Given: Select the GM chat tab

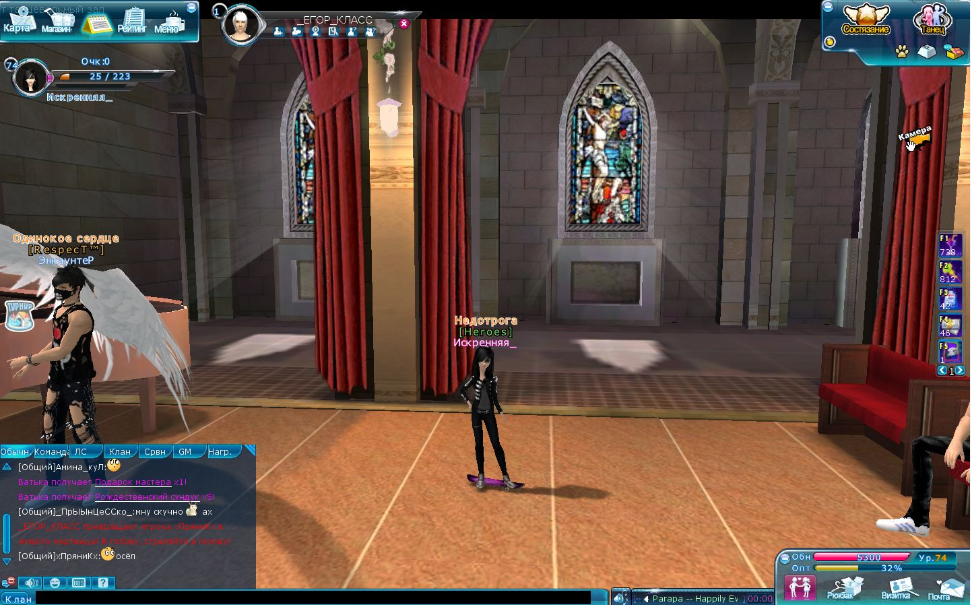Looking at the screenshot, I should pos(185,452).
